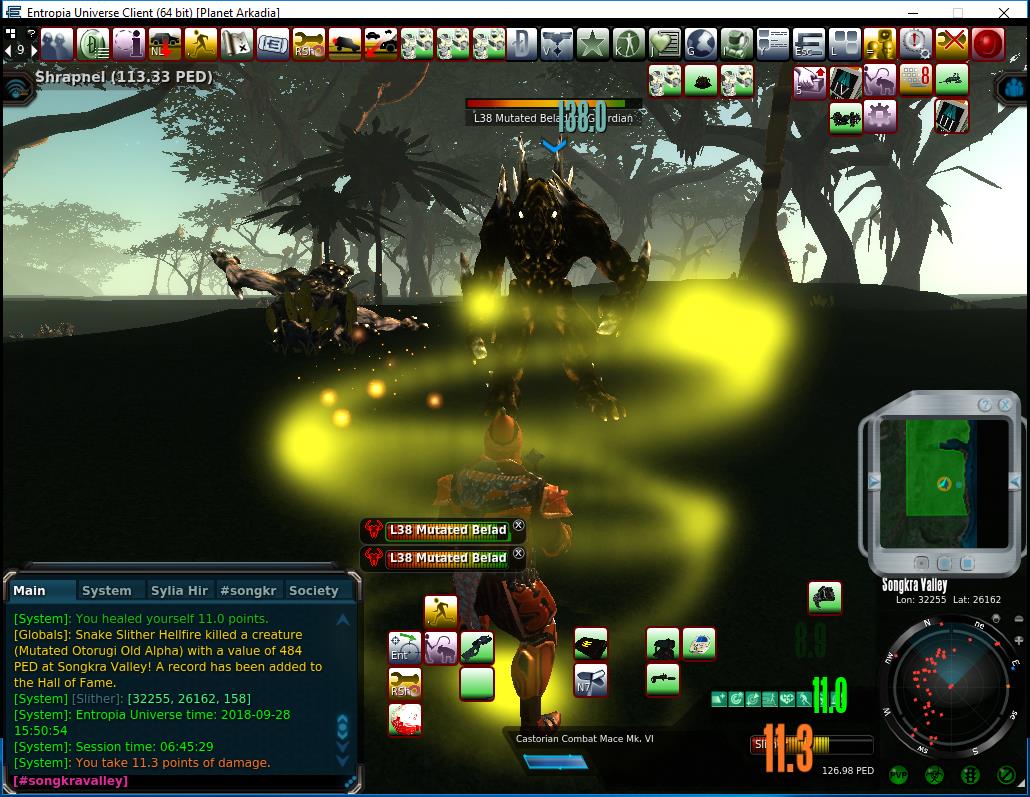Toggle the PVP button below the radar

pyautogui.click(x=899, y=775)
